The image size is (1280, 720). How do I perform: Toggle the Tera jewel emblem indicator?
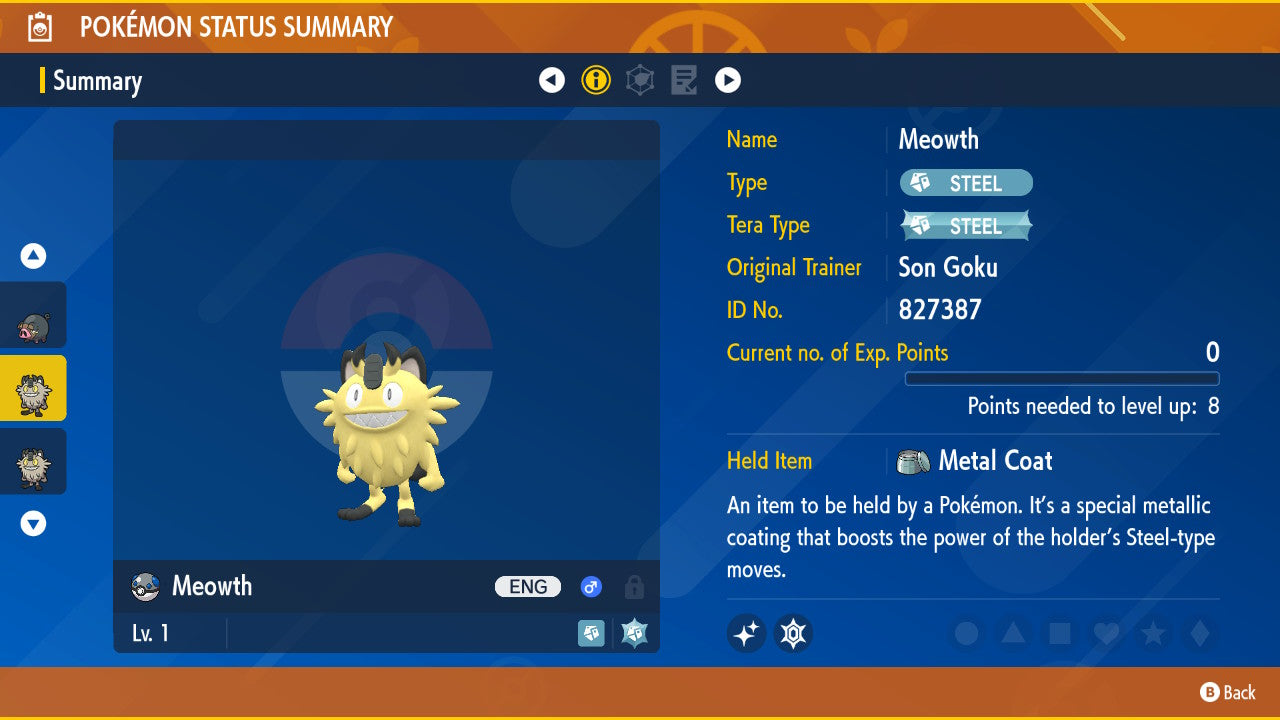point(793,634)
